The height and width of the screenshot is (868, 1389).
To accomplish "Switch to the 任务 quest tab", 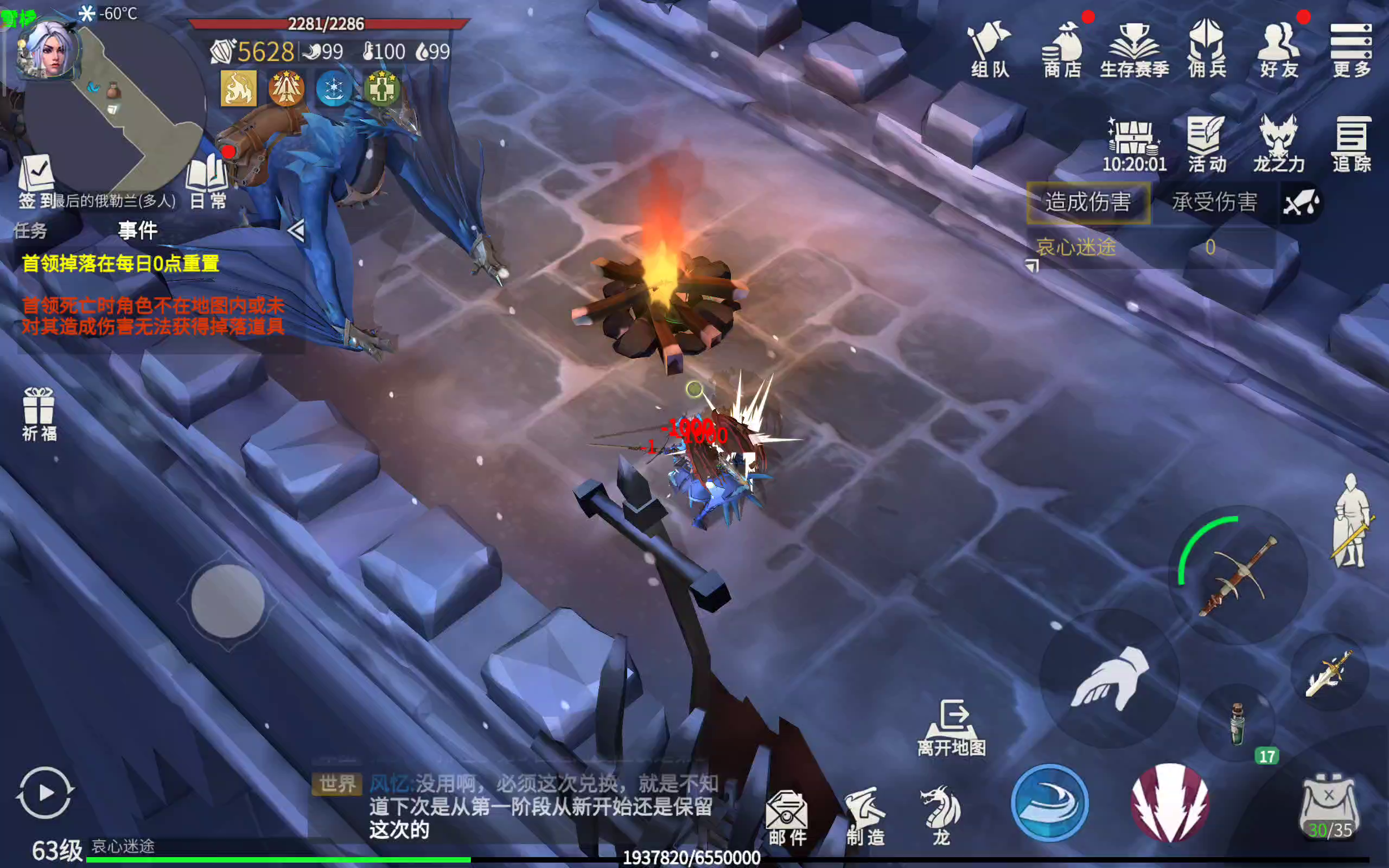I will pyautogui.click(x=31, y=231).
